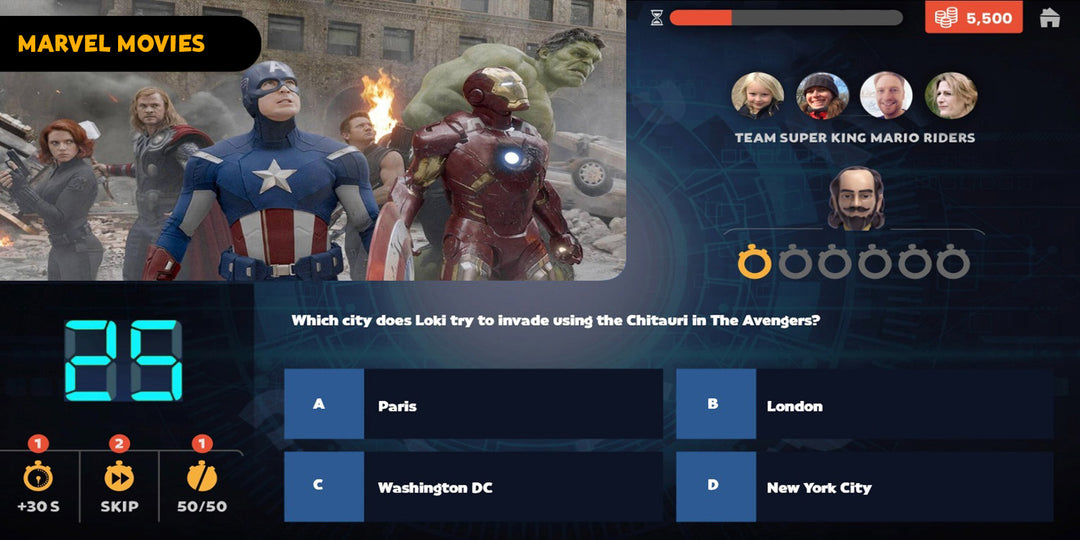This screenshot has height=540, width=1080.
Task: Go to the home screen icon
Action: 1049,18
